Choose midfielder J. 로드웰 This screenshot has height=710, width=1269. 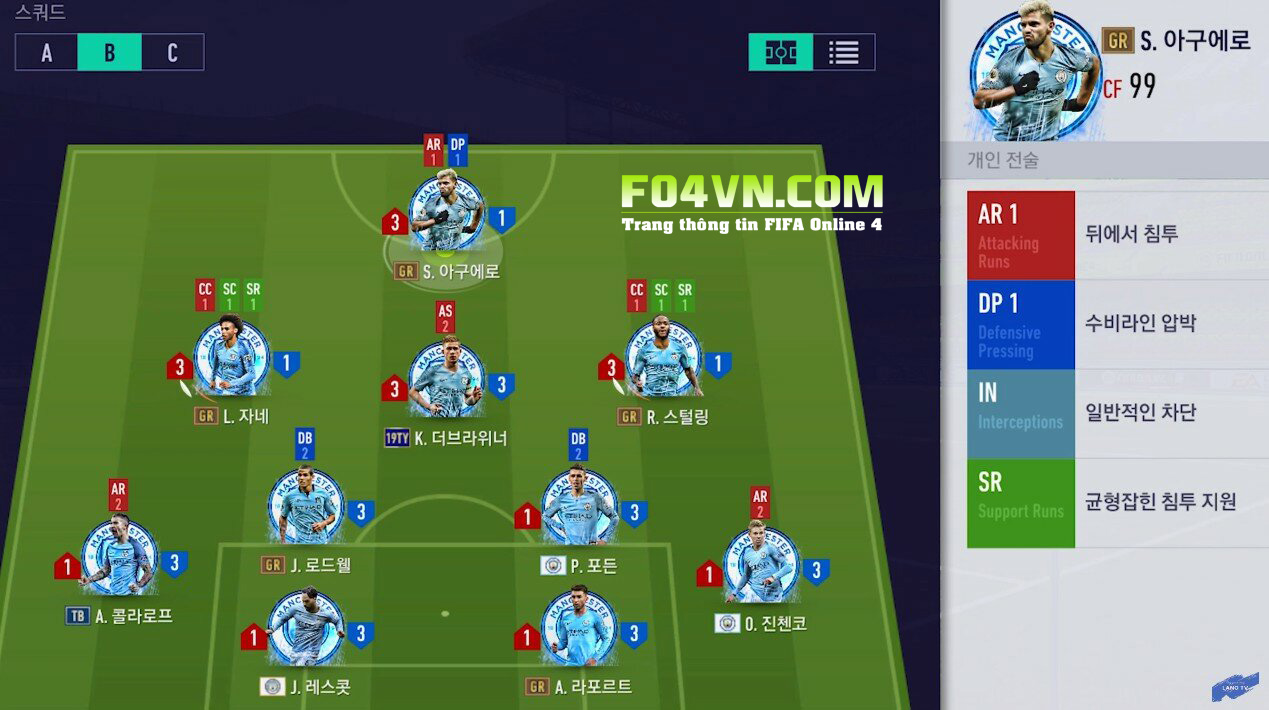point(306,508)
